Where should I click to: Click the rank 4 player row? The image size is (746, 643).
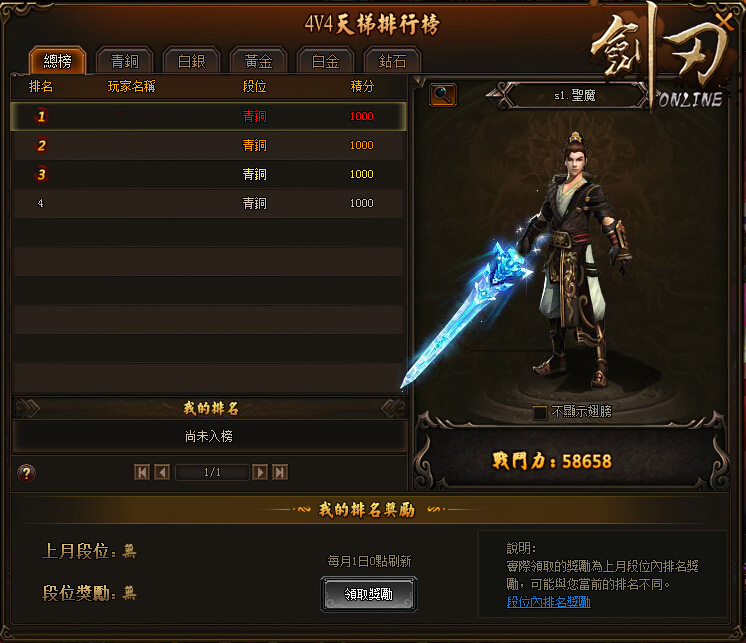click(x=208, y=203)
